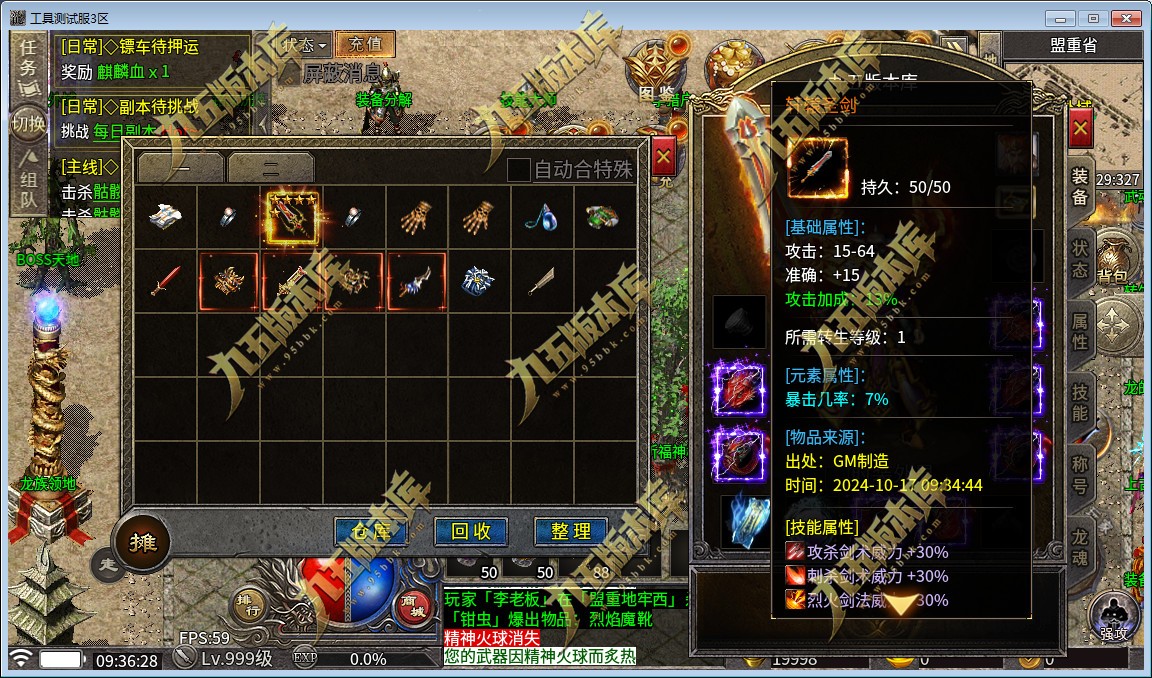1152x678 pixels.
Task: Pick the red sword in the bag
Action: (x=166, y=281)
